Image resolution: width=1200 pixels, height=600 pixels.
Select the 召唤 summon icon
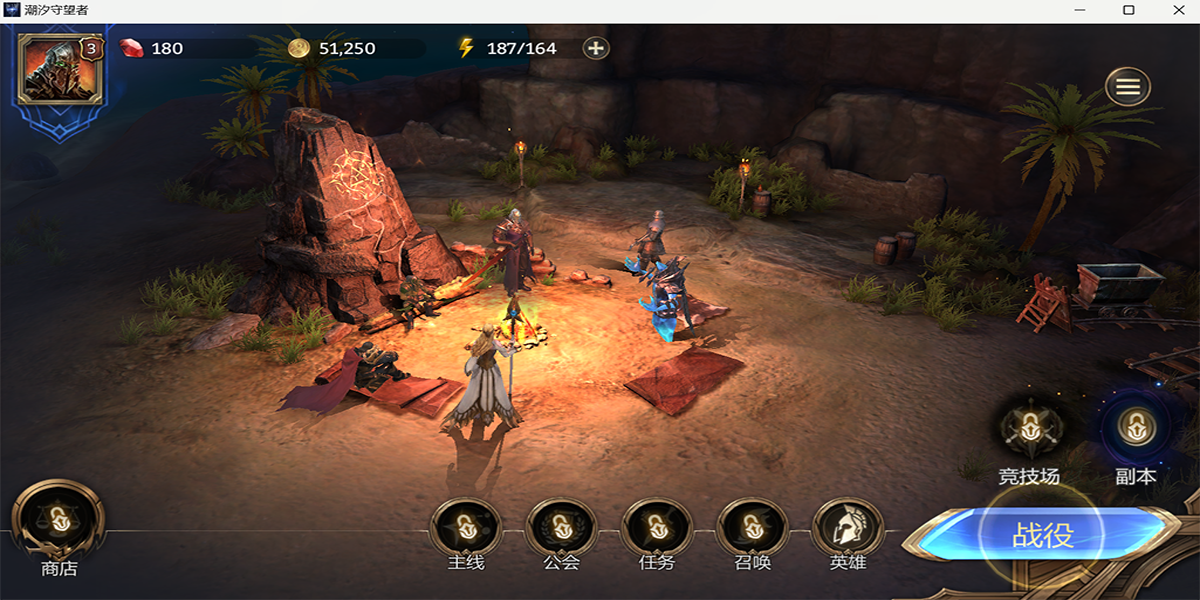752,528
